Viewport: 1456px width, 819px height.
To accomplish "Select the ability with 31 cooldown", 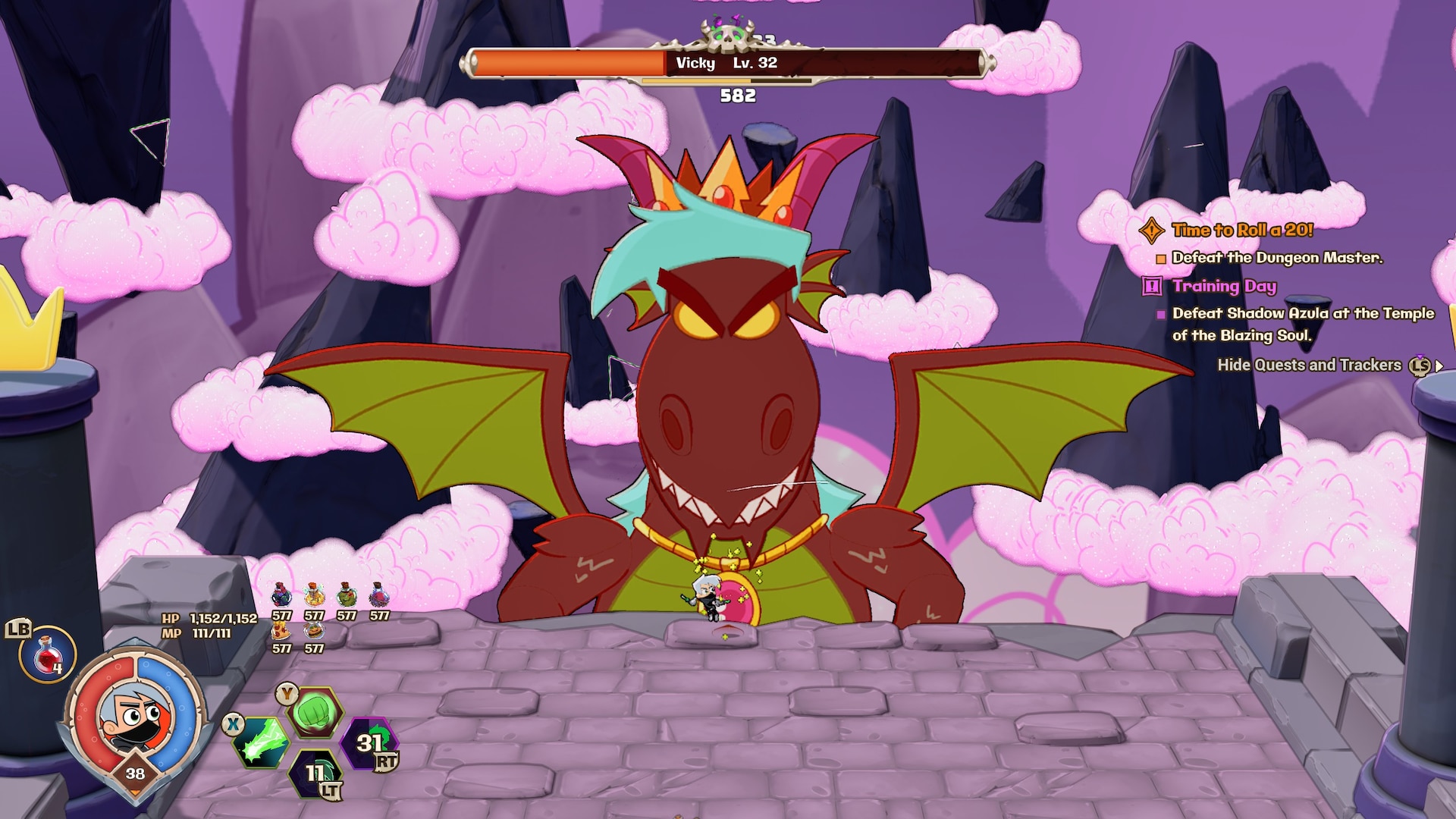I will point(369,743).
